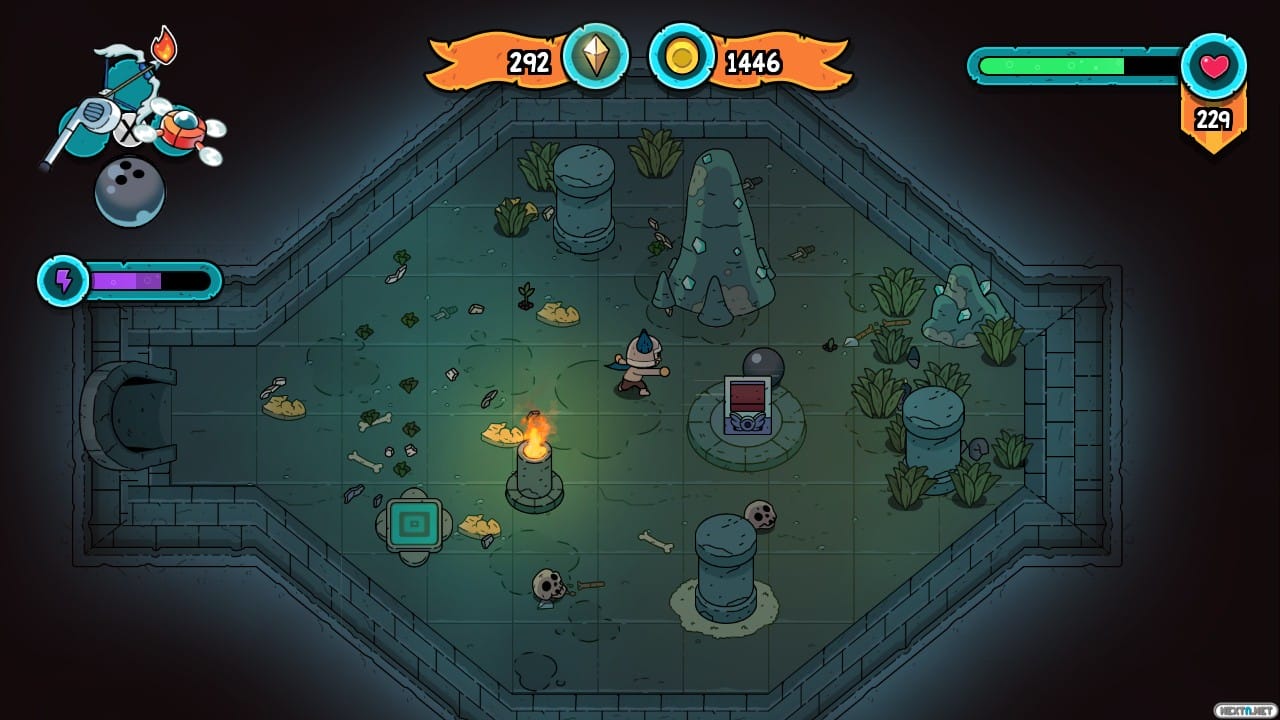Click the crystal shard counter showing 292
Screen dimensions: 1280x720
pos(530,62)
